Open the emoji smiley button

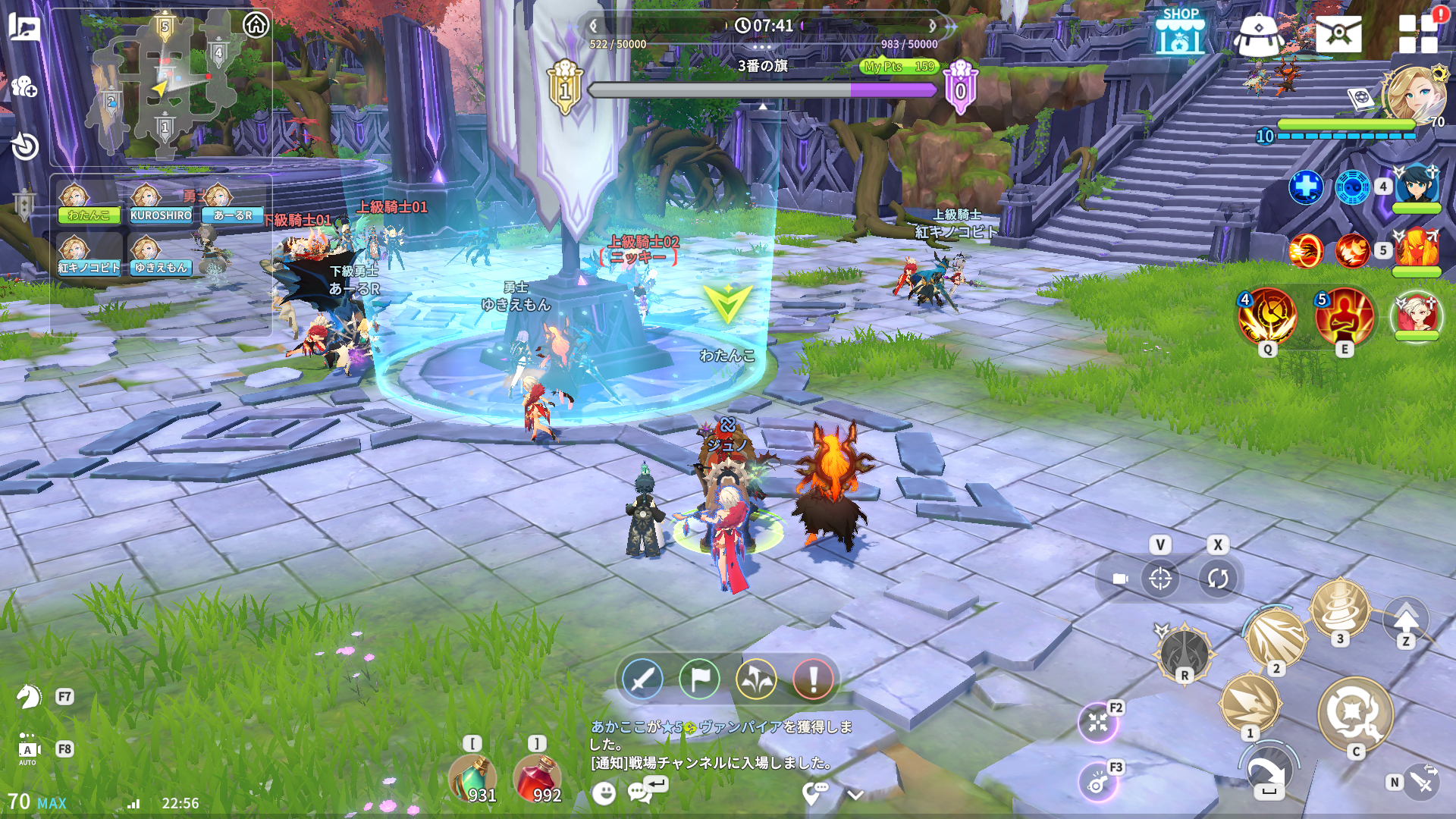604,794
